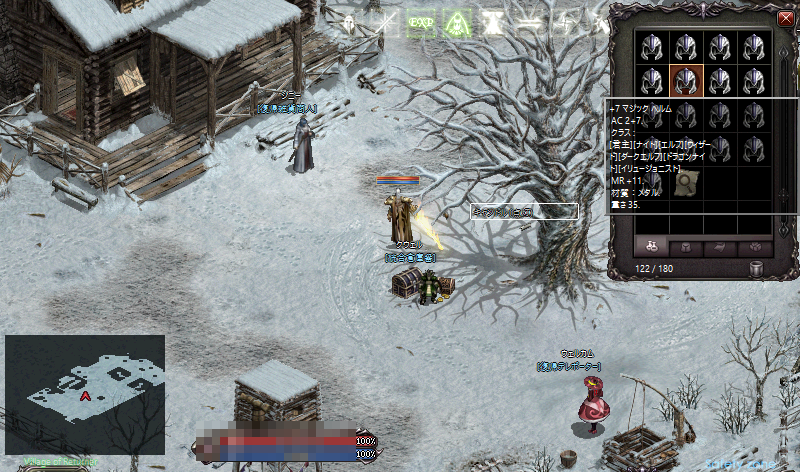Close the inventory window
This screenshot has width=800, height=472.
[x=785, y=19]
